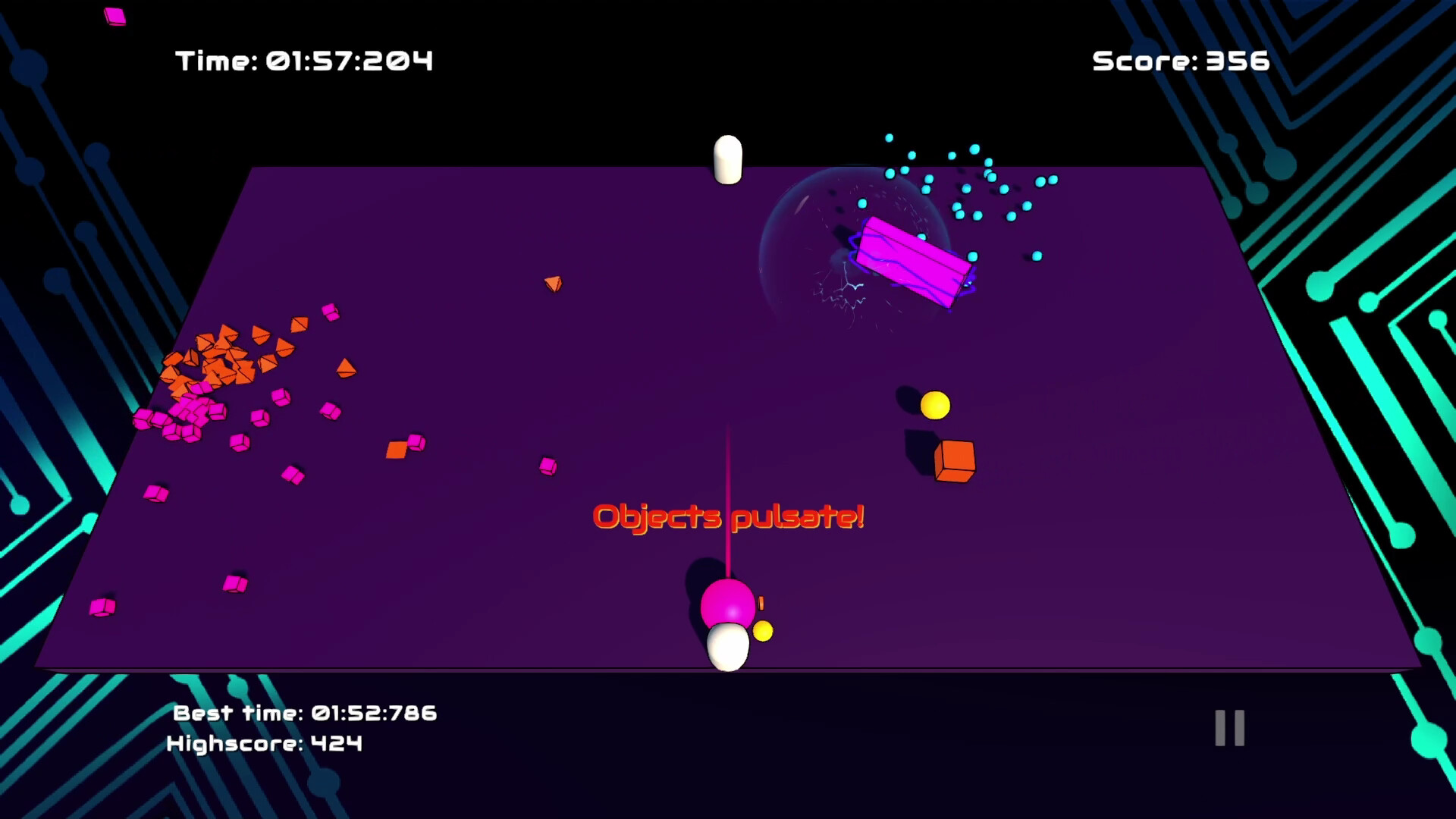Click the isolated pink cube near the bottom-left edge
Image resolution: width=1456 pixels, height=819 pixels.
(101, 607)
